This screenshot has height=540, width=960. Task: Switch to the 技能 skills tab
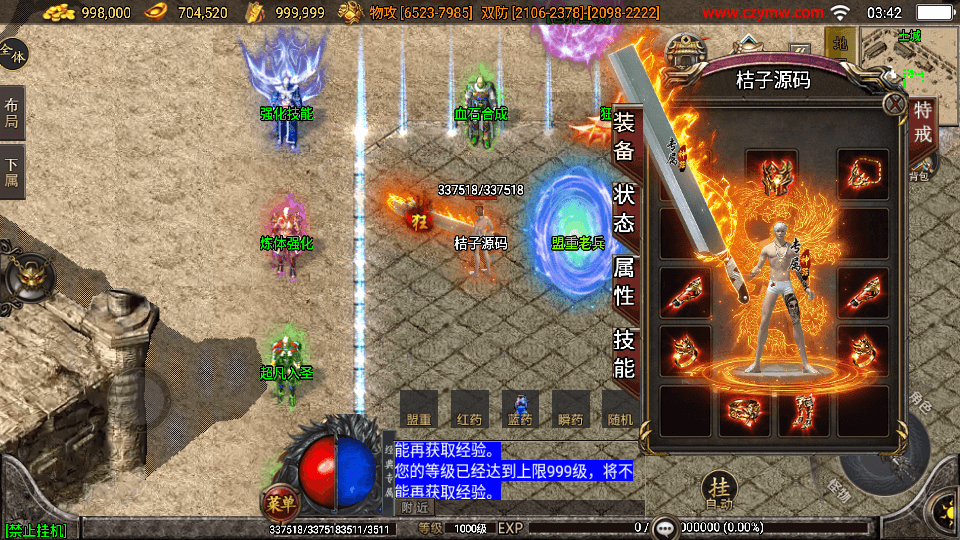pyautogui.click(x=624, y=354)
